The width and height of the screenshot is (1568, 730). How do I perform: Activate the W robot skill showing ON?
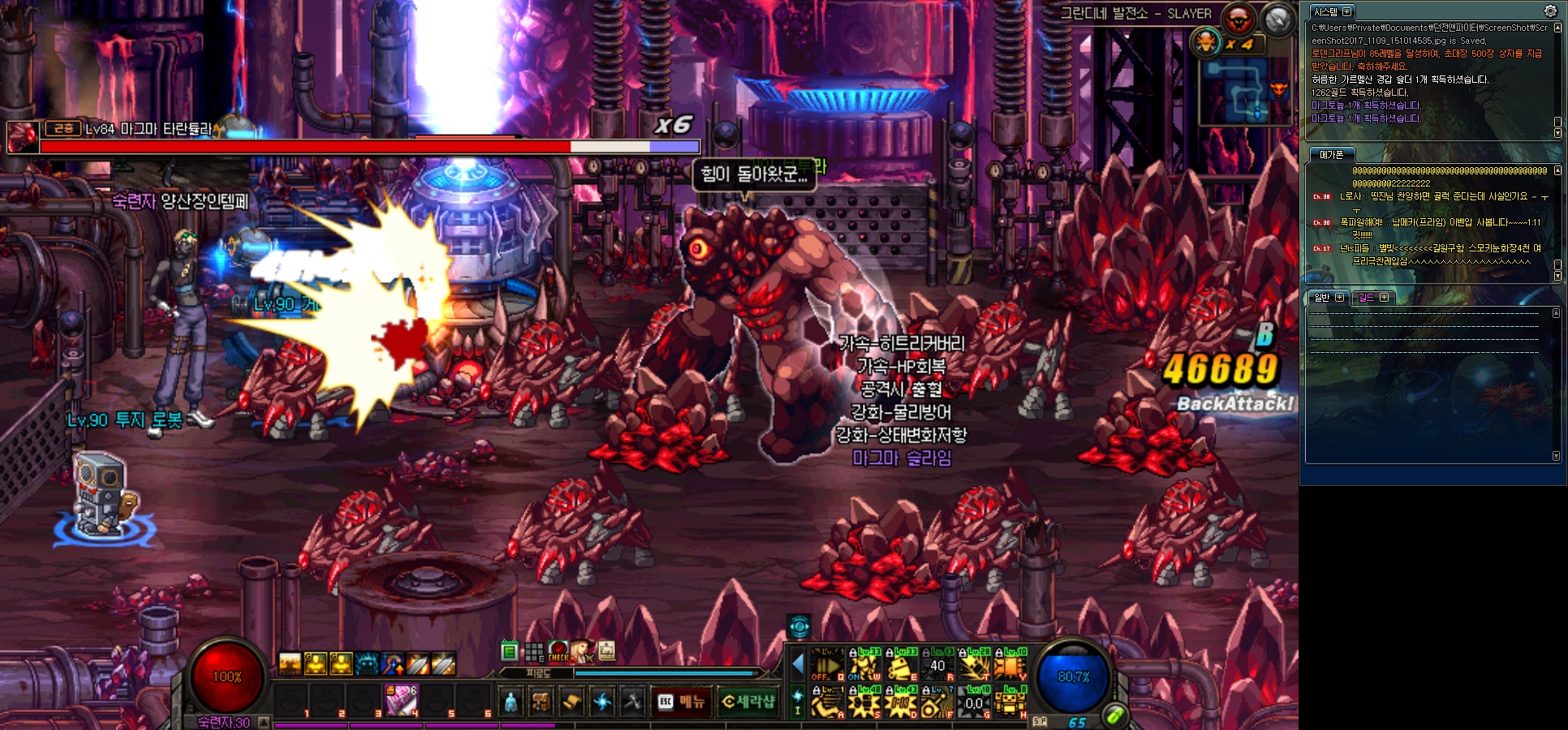click(x=864, y=664)
